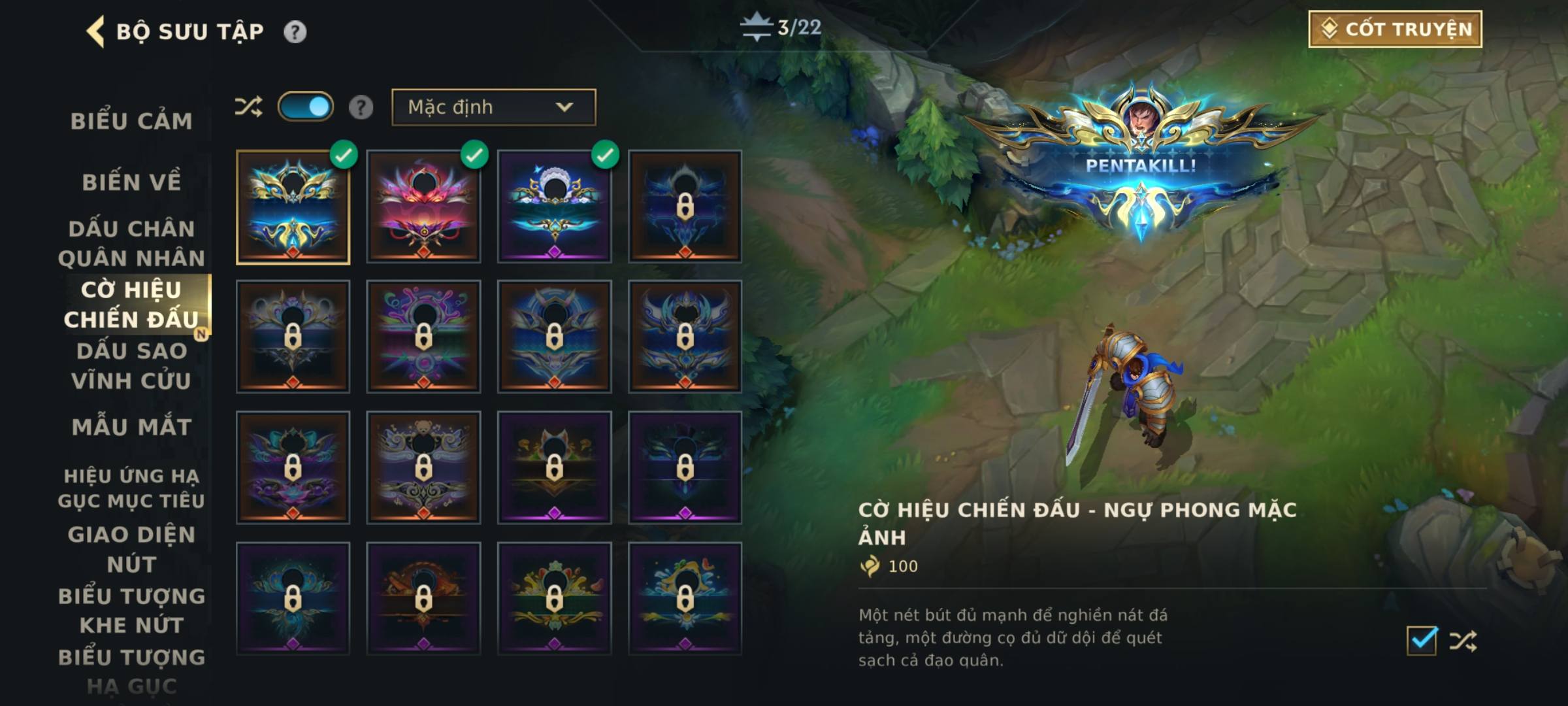Screen dimensions: 1568x706
Task: Select the unlocked pink-red banner thumbnail
Action: [423, 207]
